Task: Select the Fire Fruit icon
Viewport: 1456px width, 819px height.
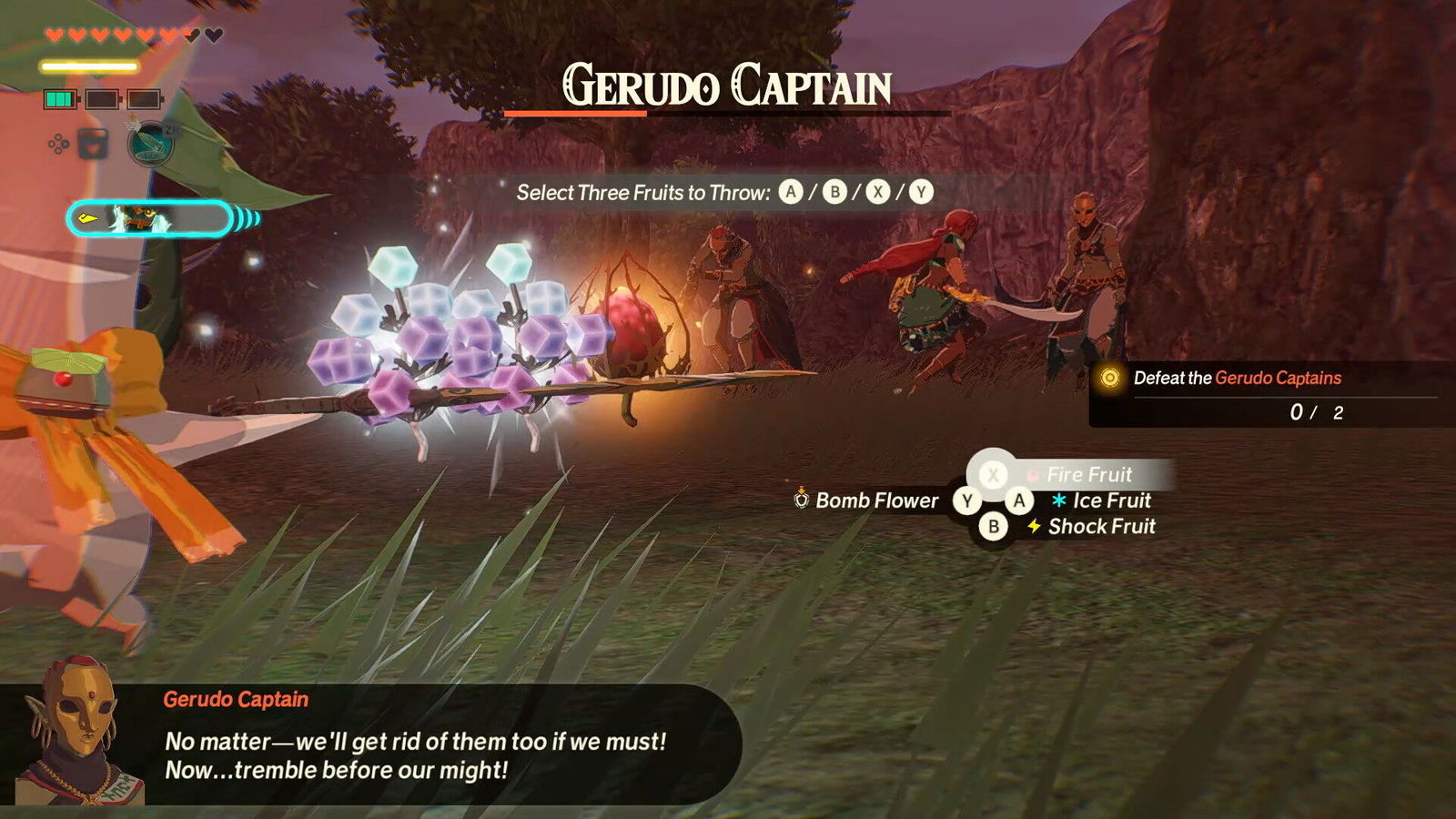Action: click(x=1033, y=474)
